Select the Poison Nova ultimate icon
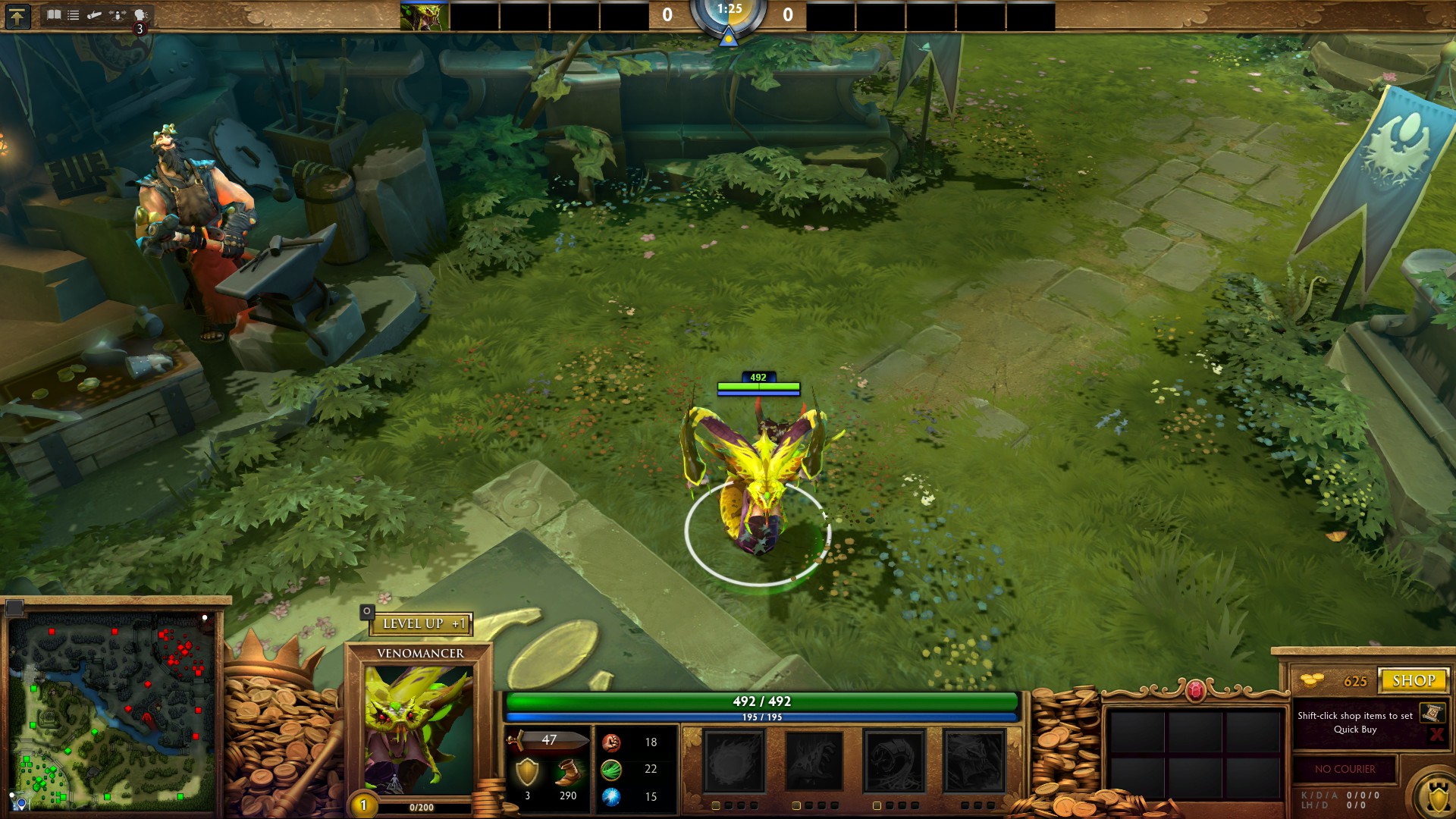The height and width of the screenshot is (819, 1456). pos(974,761)
